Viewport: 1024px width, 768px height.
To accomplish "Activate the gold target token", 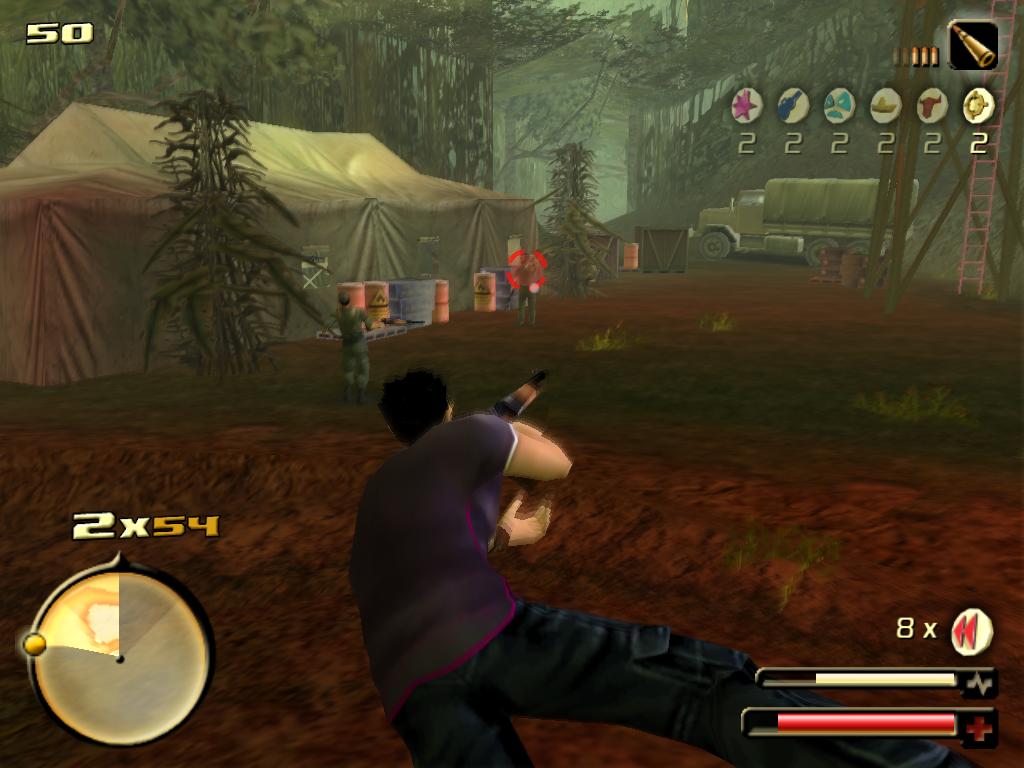I will point(978,105).
